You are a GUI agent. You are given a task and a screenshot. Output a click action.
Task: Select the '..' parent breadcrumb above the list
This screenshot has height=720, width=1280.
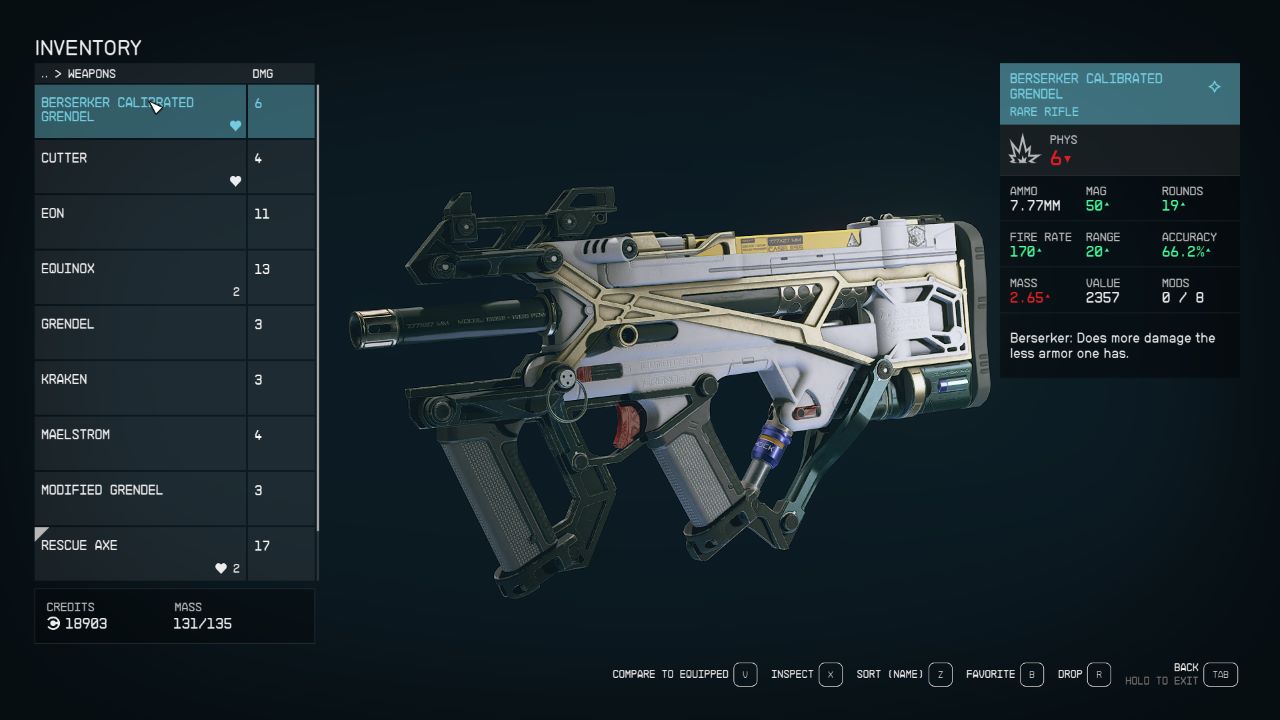(44, 73)
